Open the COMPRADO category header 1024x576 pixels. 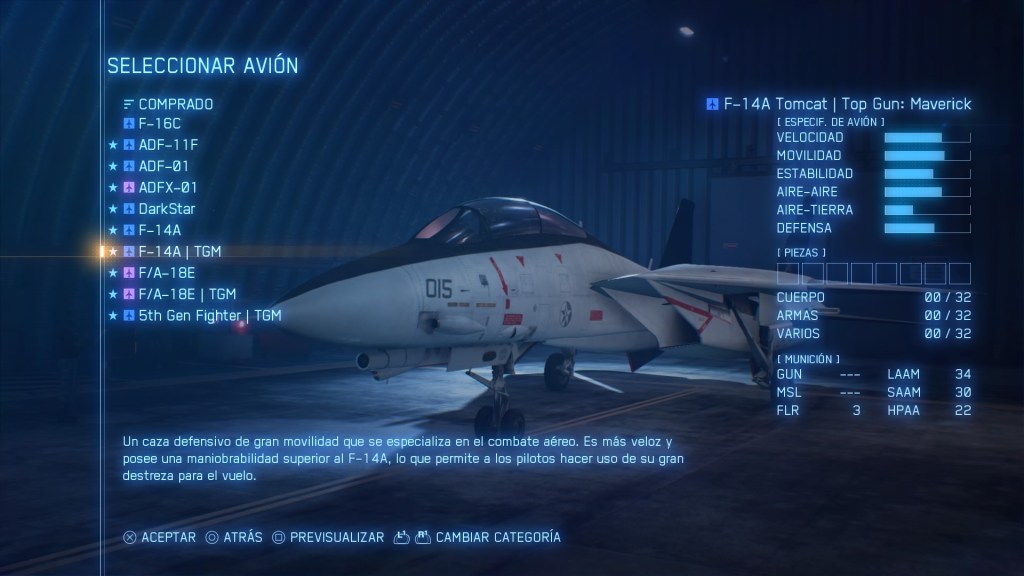pyautogui.click(x=175, y=103)
